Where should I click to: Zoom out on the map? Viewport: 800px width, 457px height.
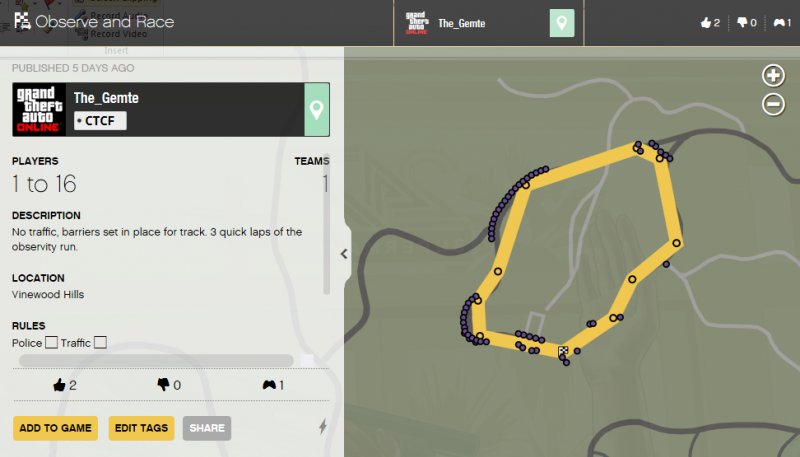click(x=773, y=103)
